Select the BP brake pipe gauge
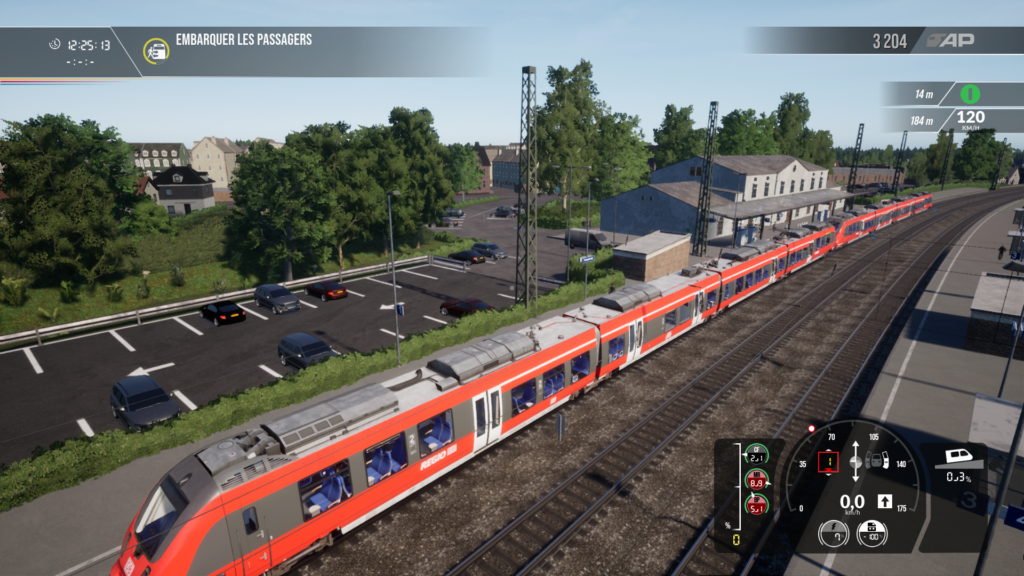This screenshot has height=576, width=1024. (757, 506)
